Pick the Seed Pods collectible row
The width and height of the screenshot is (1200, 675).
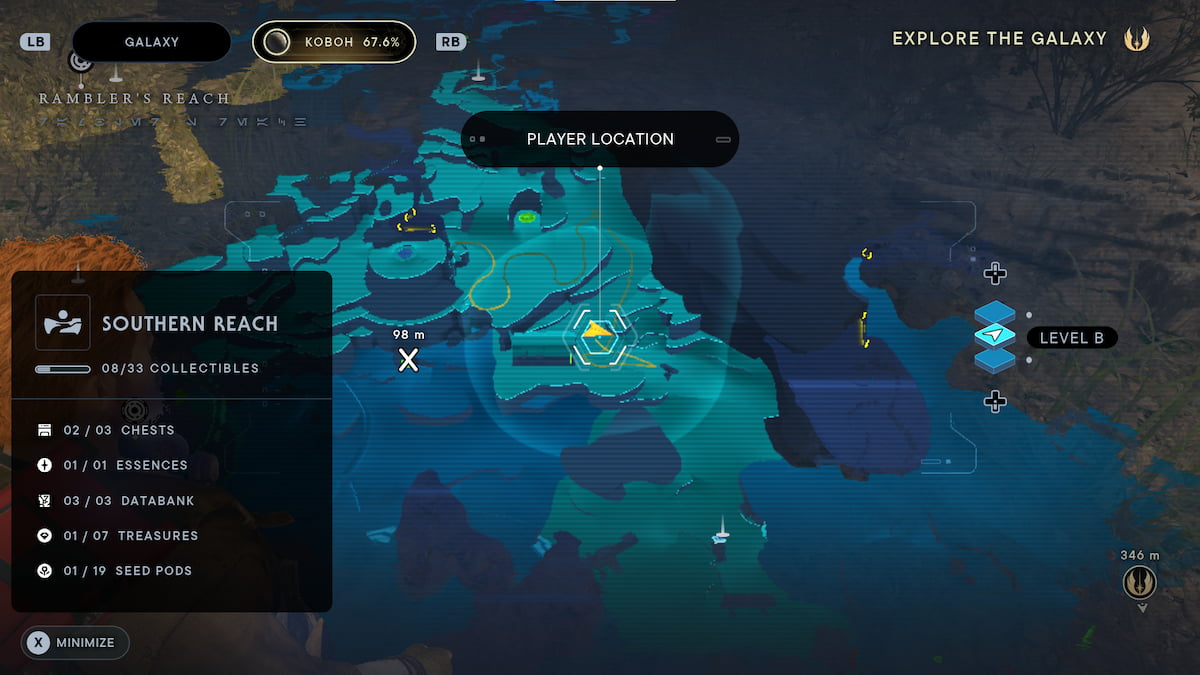point(128,571)
